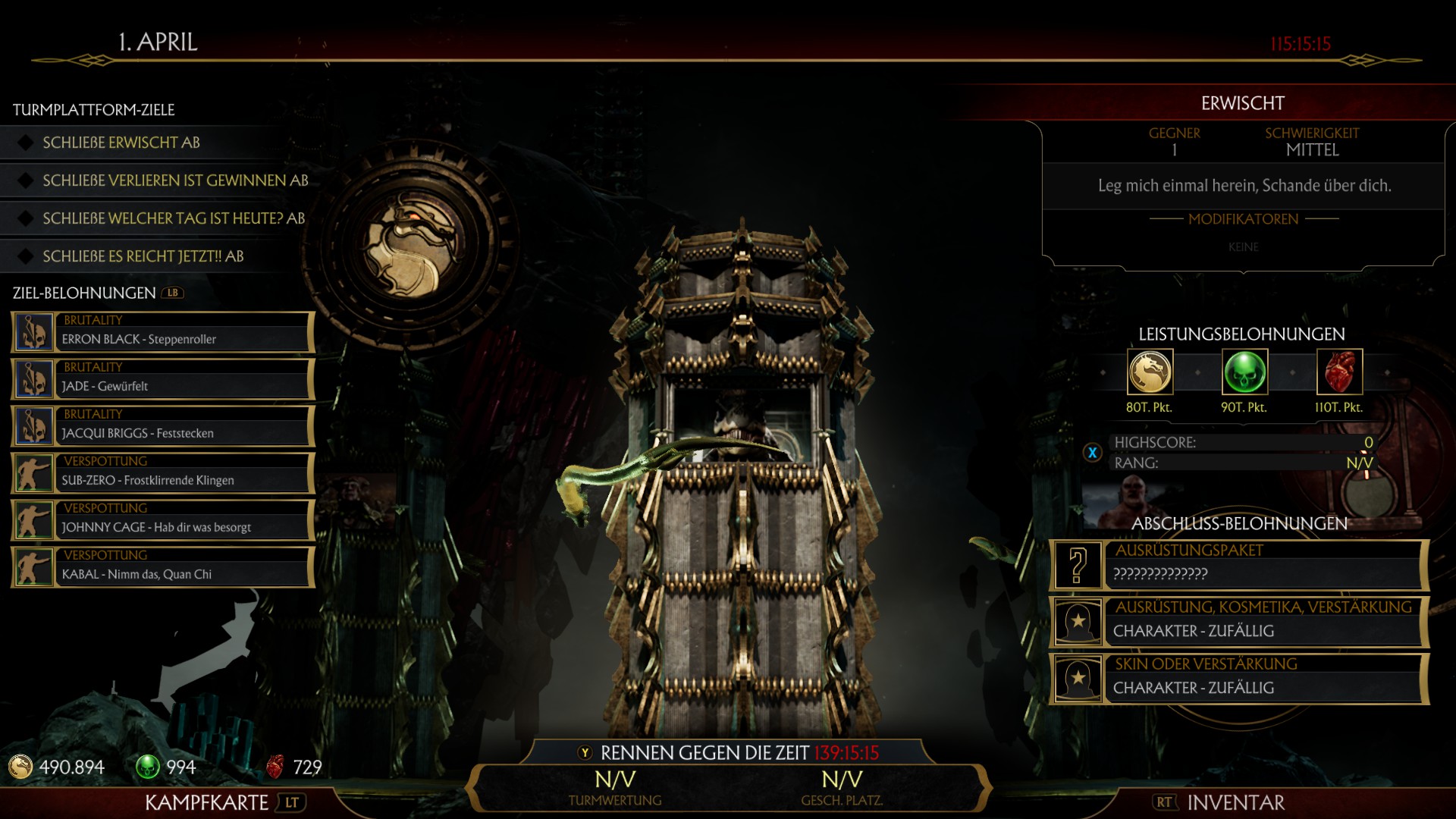
Task: Choose the red heart 110T reward icon
Action: point(1339,372)
